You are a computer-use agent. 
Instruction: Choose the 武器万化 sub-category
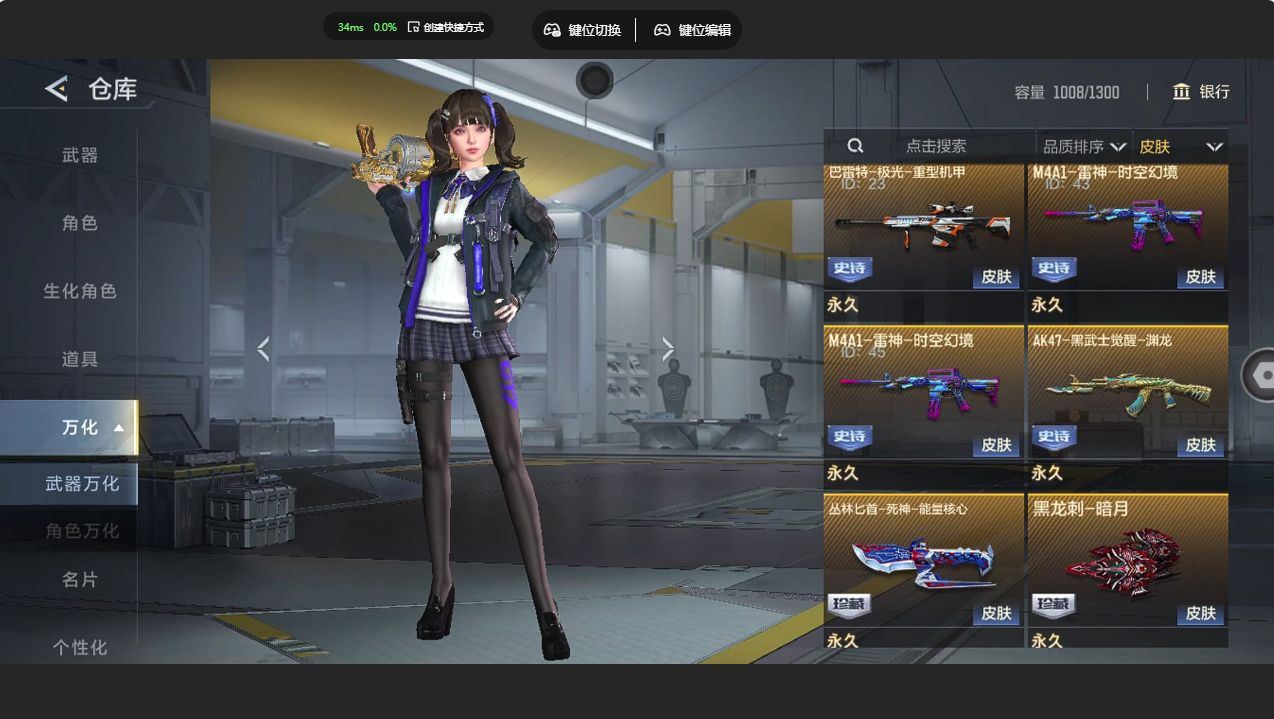pyautogui.click(x=82, y=484)
